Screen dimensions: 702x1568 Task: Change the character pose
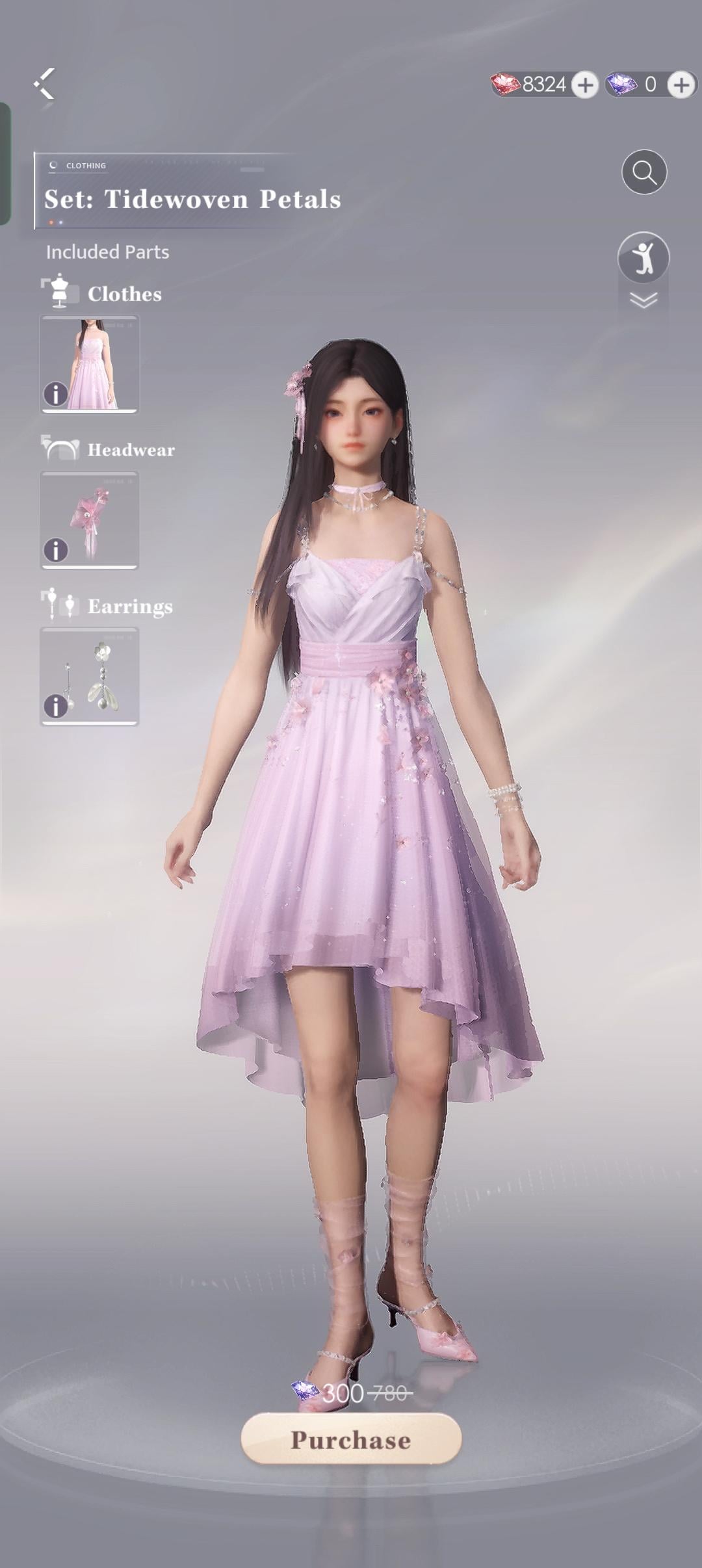pyautogui.click(x=643, y=257)
